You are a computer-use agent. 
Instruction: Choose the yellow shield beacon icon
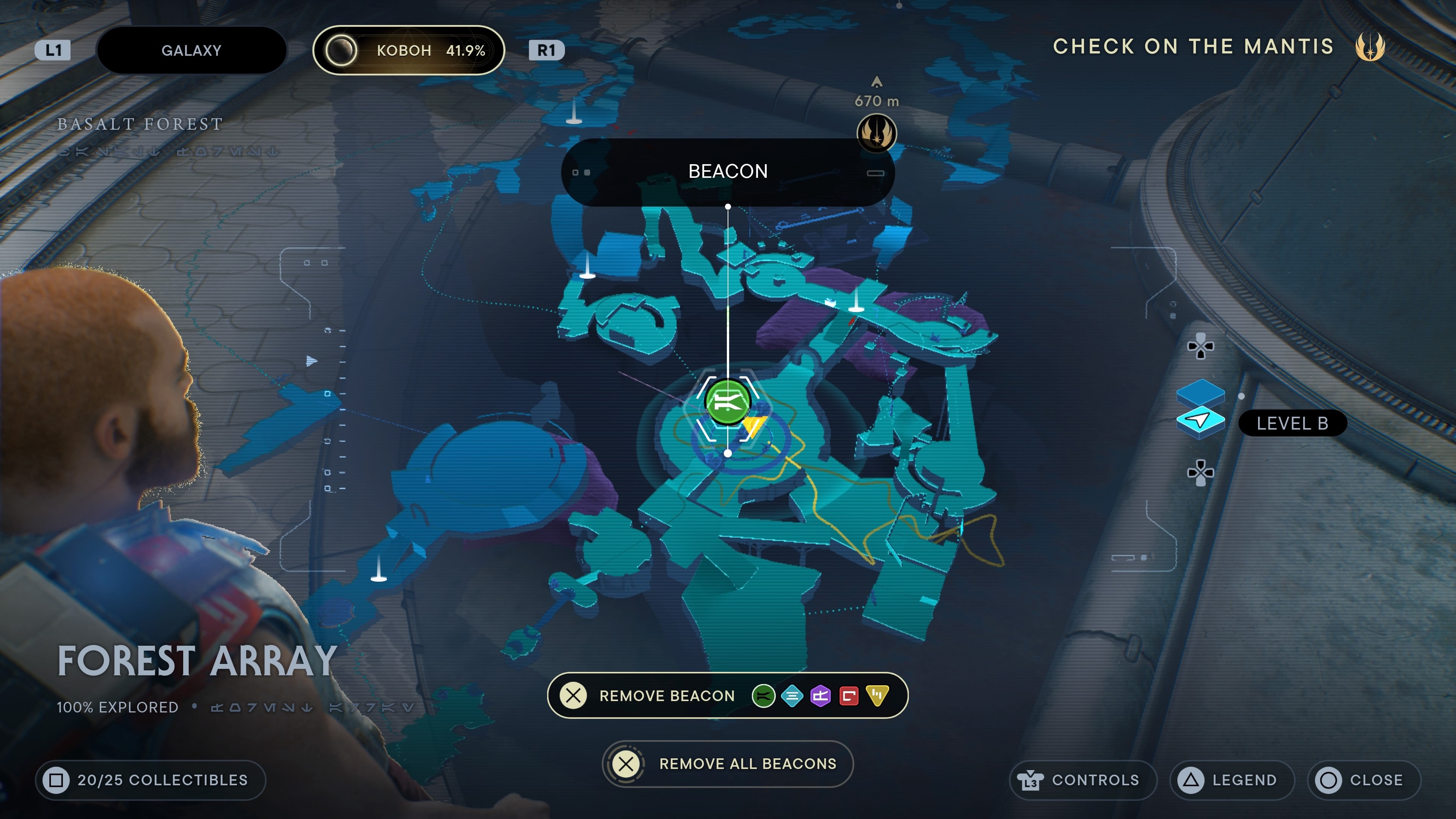click(877, 696)
